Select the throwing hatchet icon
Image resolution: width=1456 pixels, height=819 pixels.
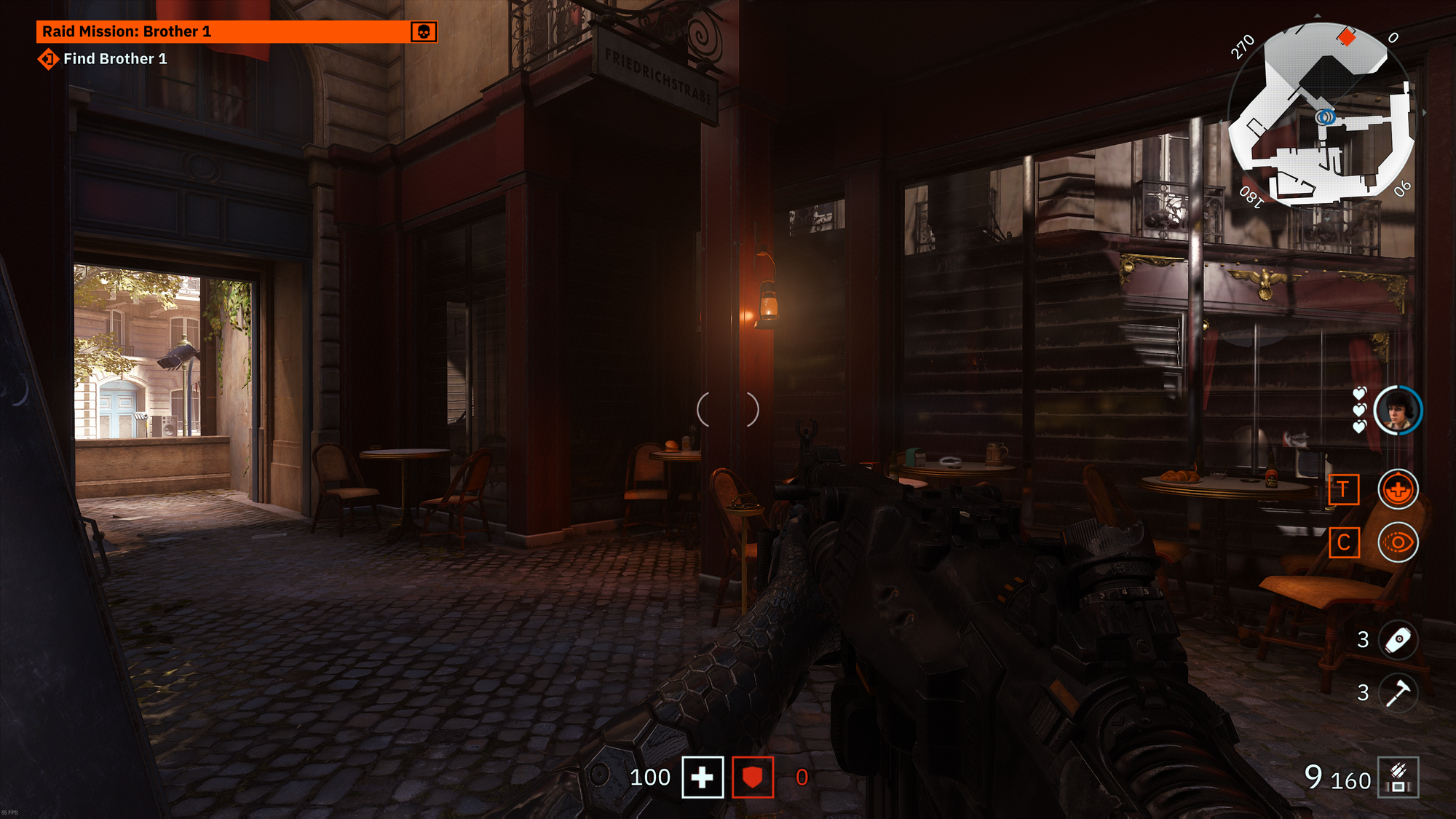(1398, 692)
